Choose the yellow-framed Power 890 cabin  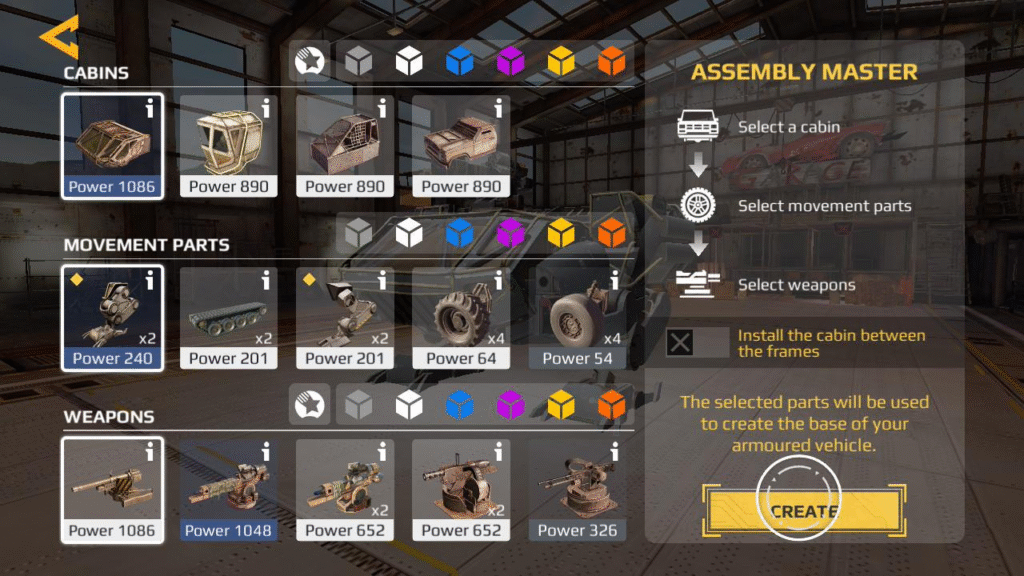(228, 146)
